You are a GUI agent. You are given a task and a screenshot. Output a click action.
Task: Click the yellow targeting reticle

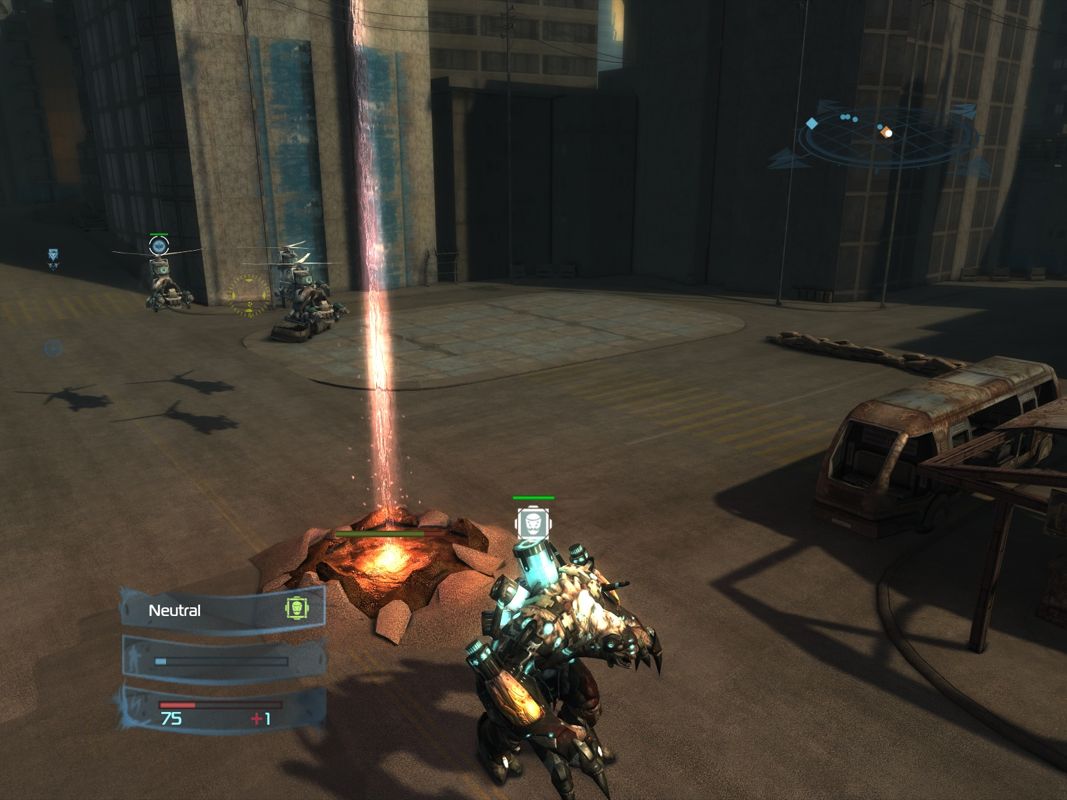click(247, 294)
